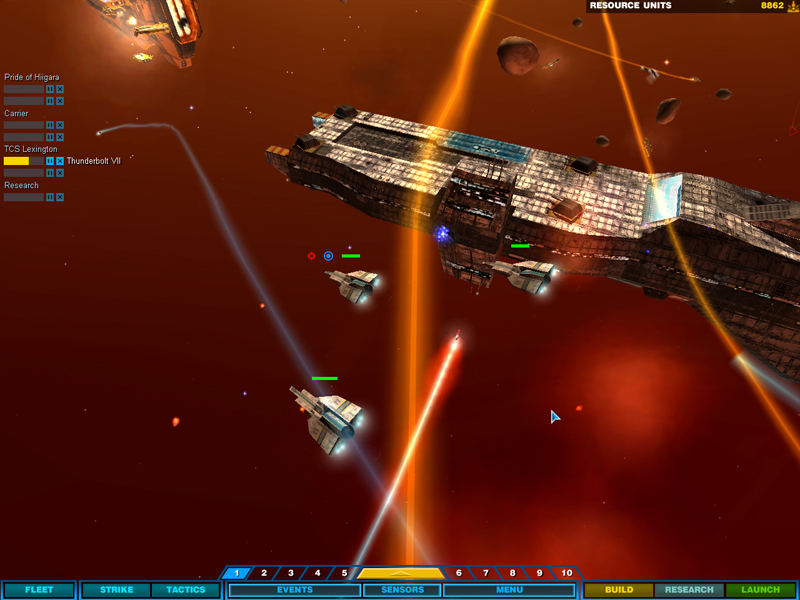Open the Build manager

pyautogui.click(x=619, y=590)
